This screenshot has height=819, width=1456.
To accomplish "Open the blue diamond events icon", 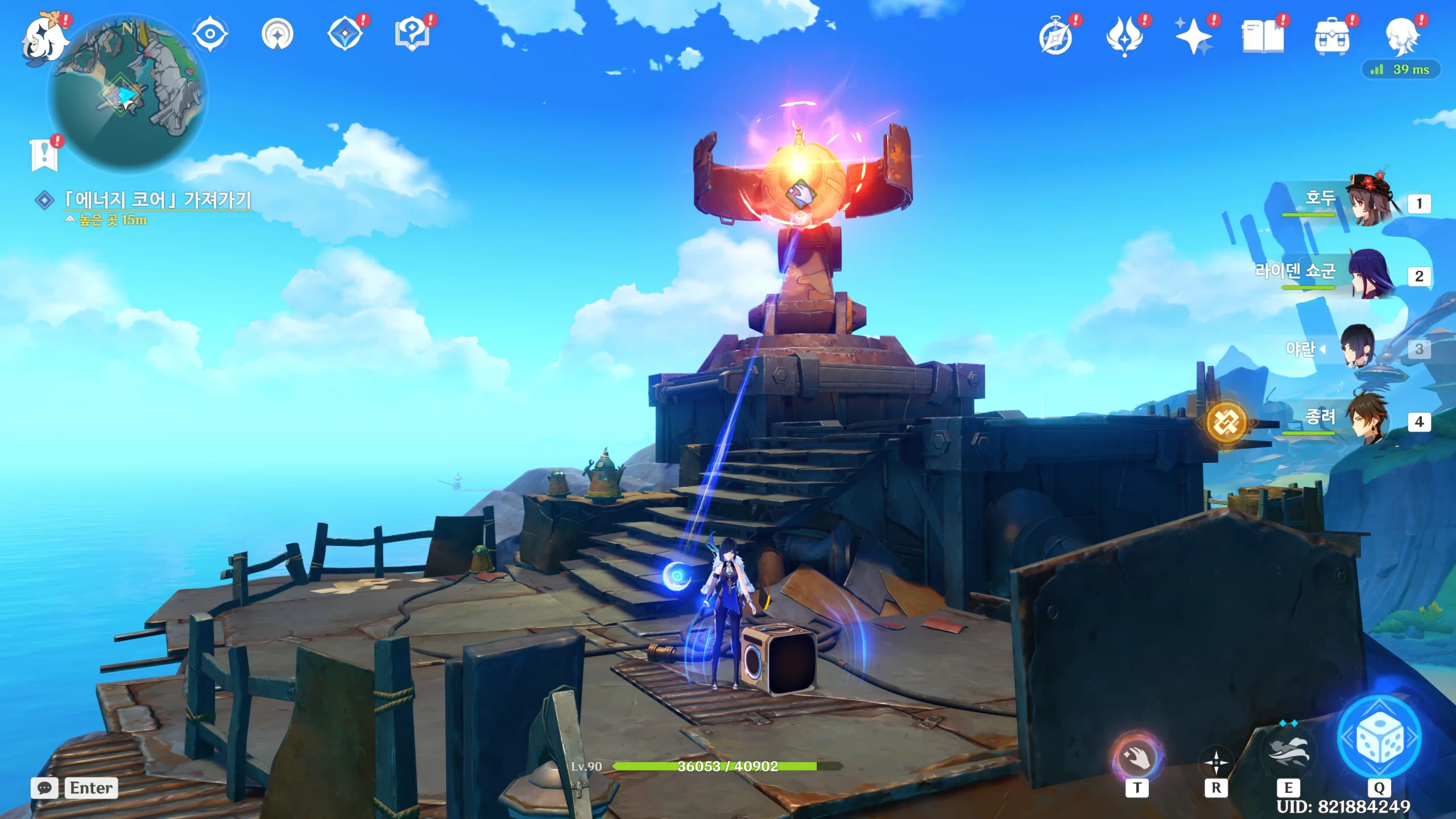I will 345,34.
